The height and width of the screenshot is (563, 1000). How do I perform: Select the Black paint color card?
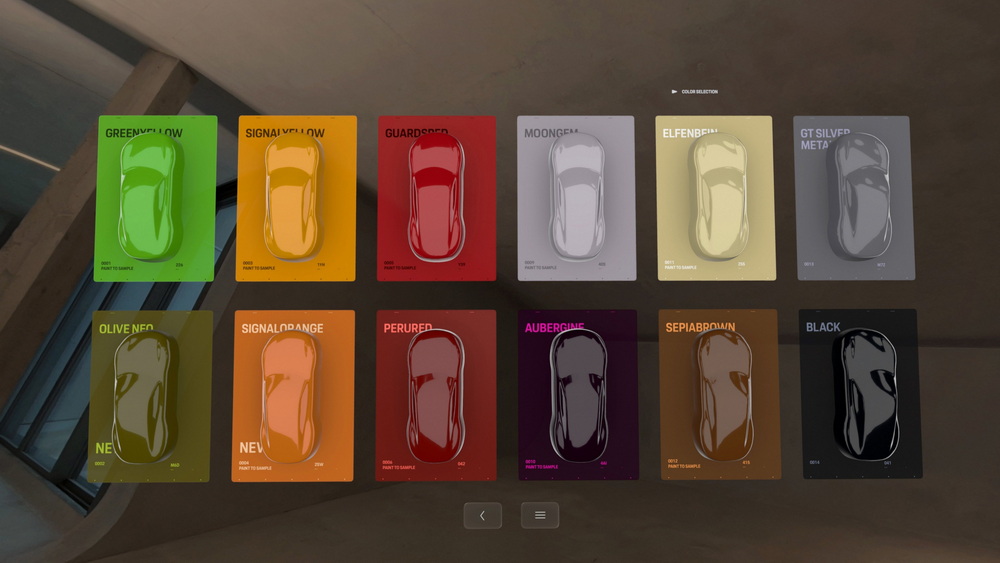coord(862,397)
